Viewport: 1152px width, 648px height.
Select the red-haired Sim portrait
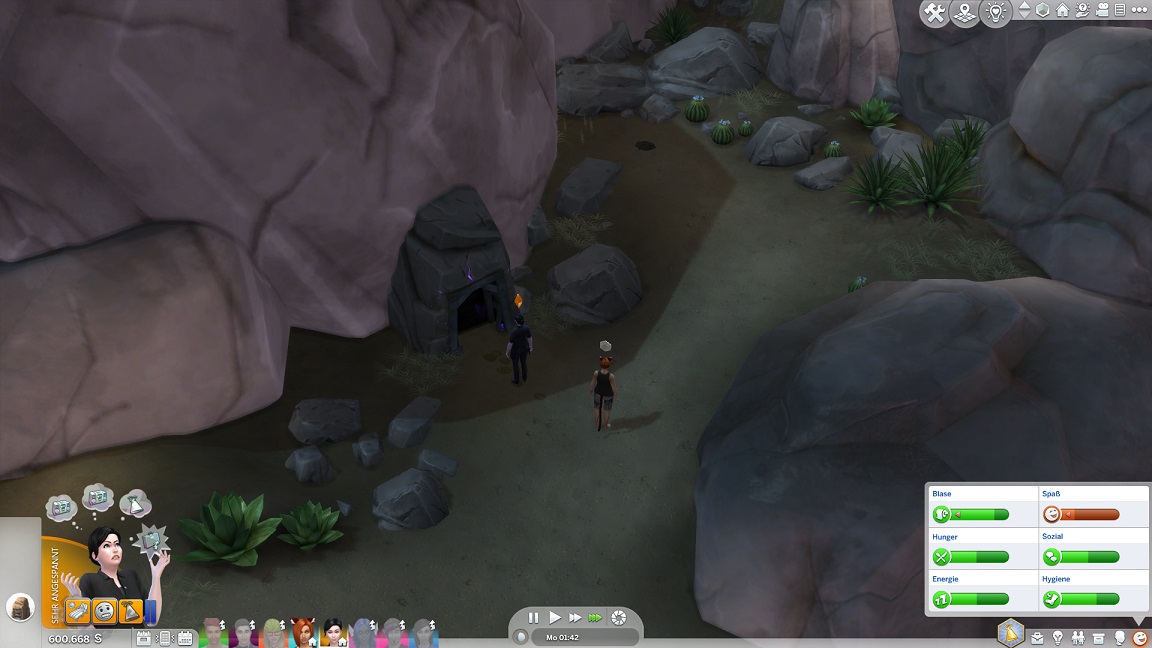coord(303,632)
